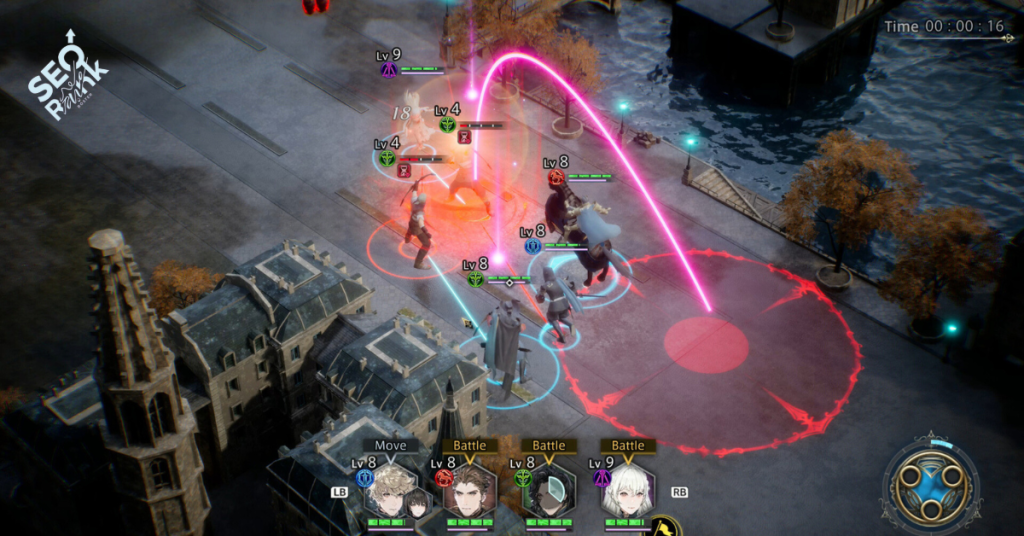Image resolution: width=1024 pixels, height=536 pixels.
Task: Open the Move command label
Action: click(390, 445)
